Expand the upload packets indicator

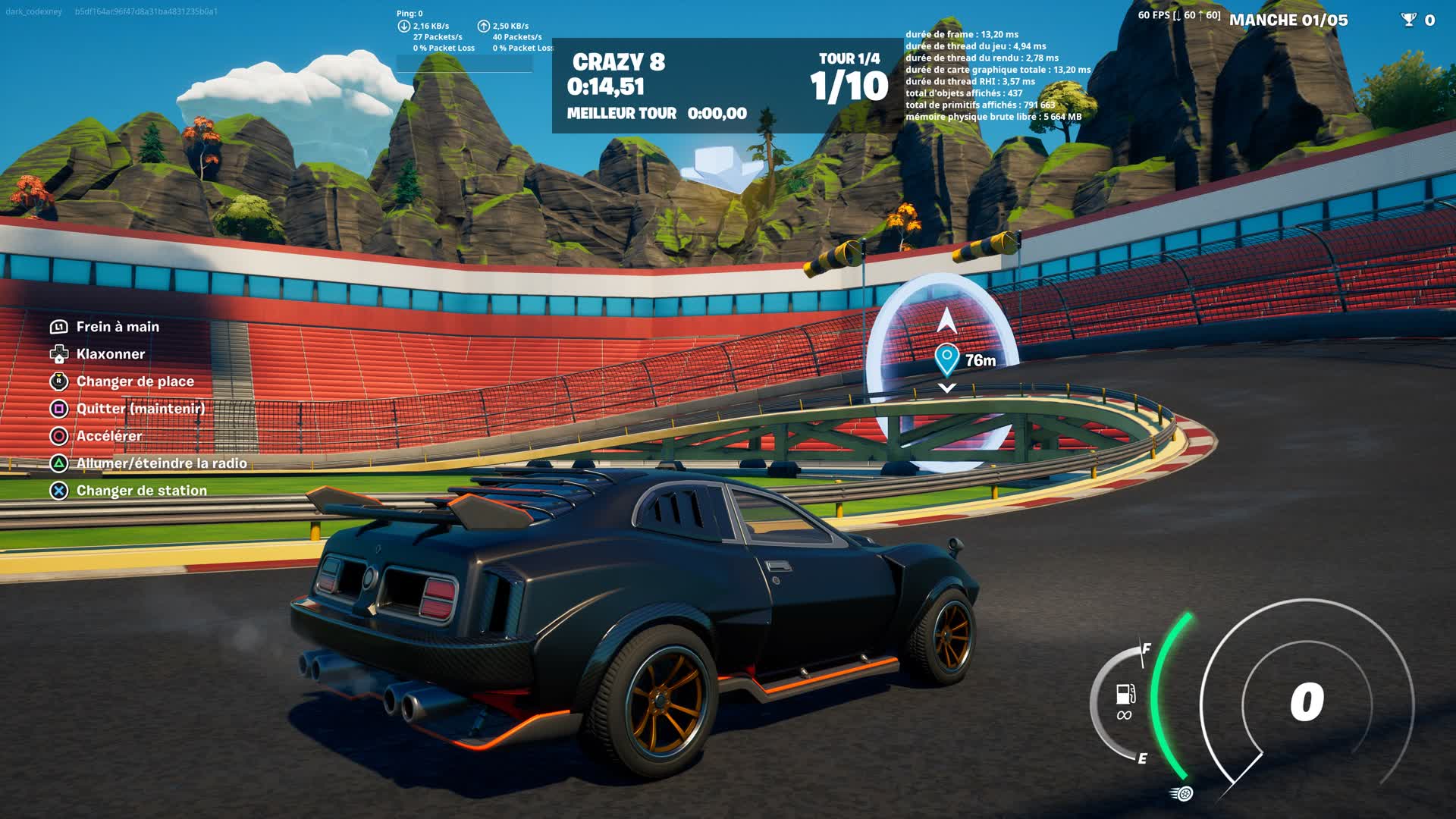point(484,25)
